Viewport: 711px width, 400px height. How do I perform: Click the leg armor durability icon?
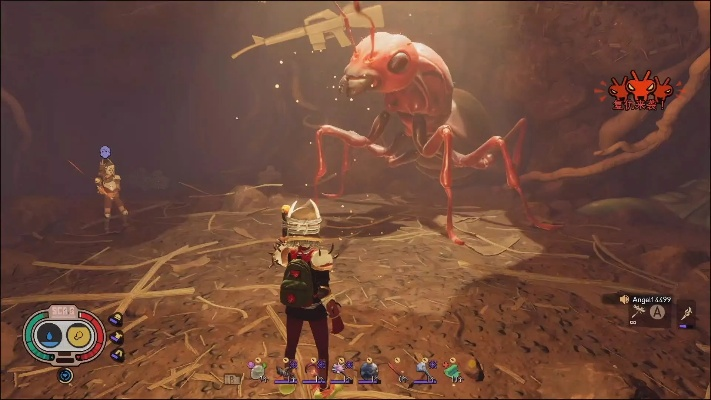click(116, 355)
